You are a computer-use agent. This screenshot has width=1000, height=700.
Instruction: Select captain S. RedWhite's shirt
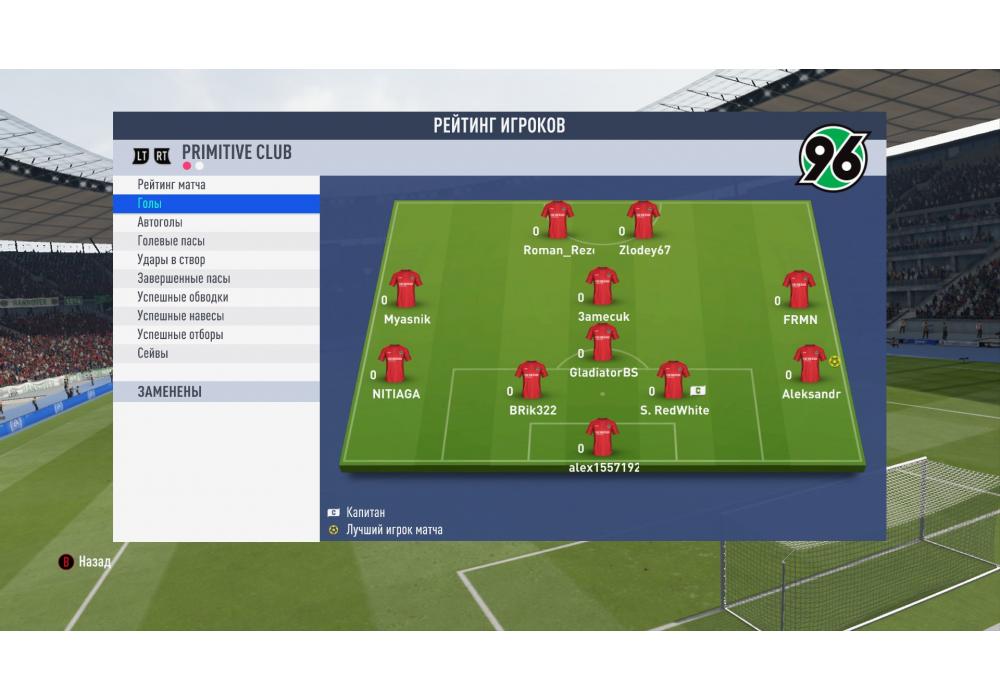(x=673, y=380)
